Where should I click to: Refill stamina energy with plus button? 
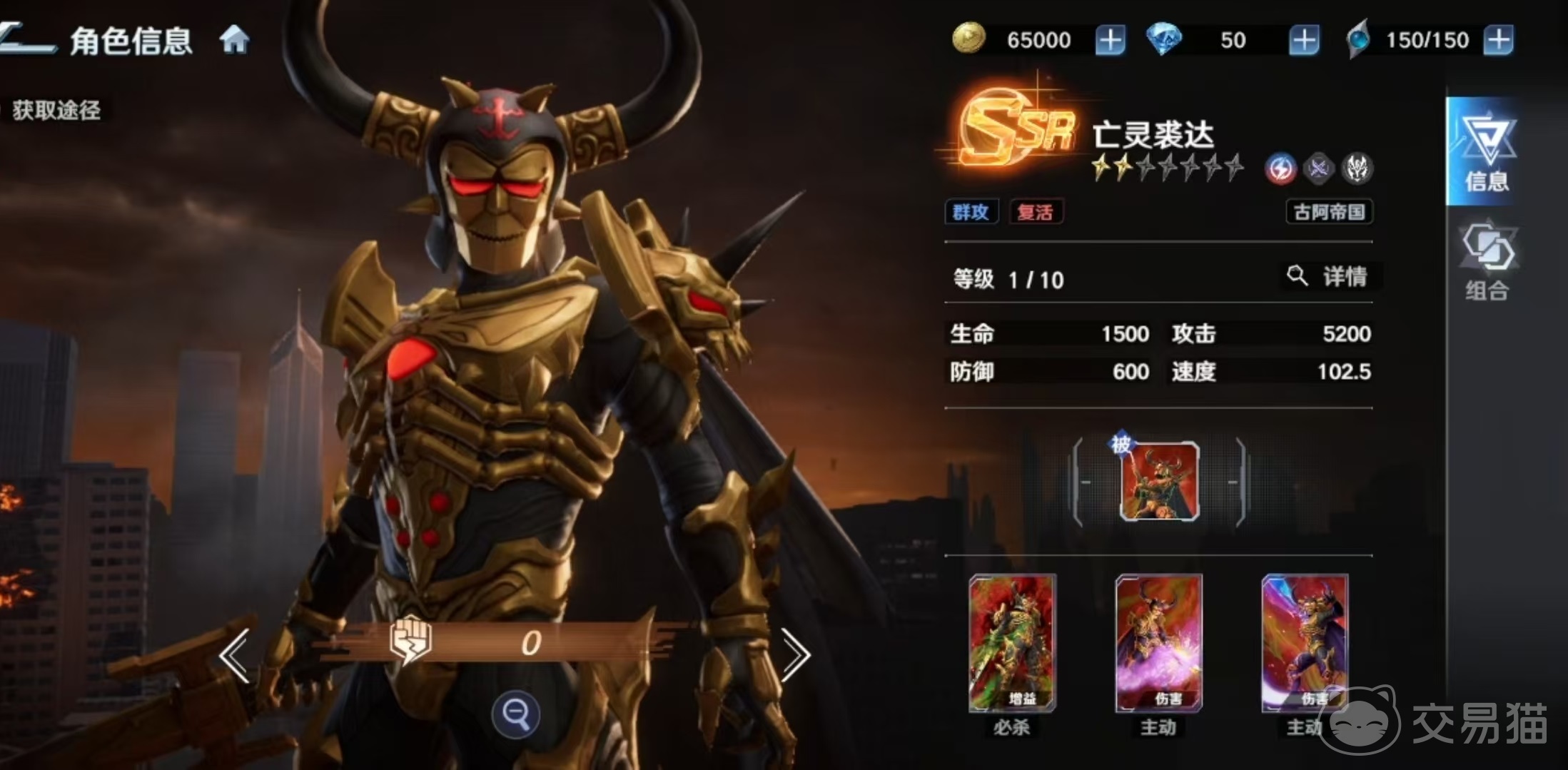pos(1498,40)
